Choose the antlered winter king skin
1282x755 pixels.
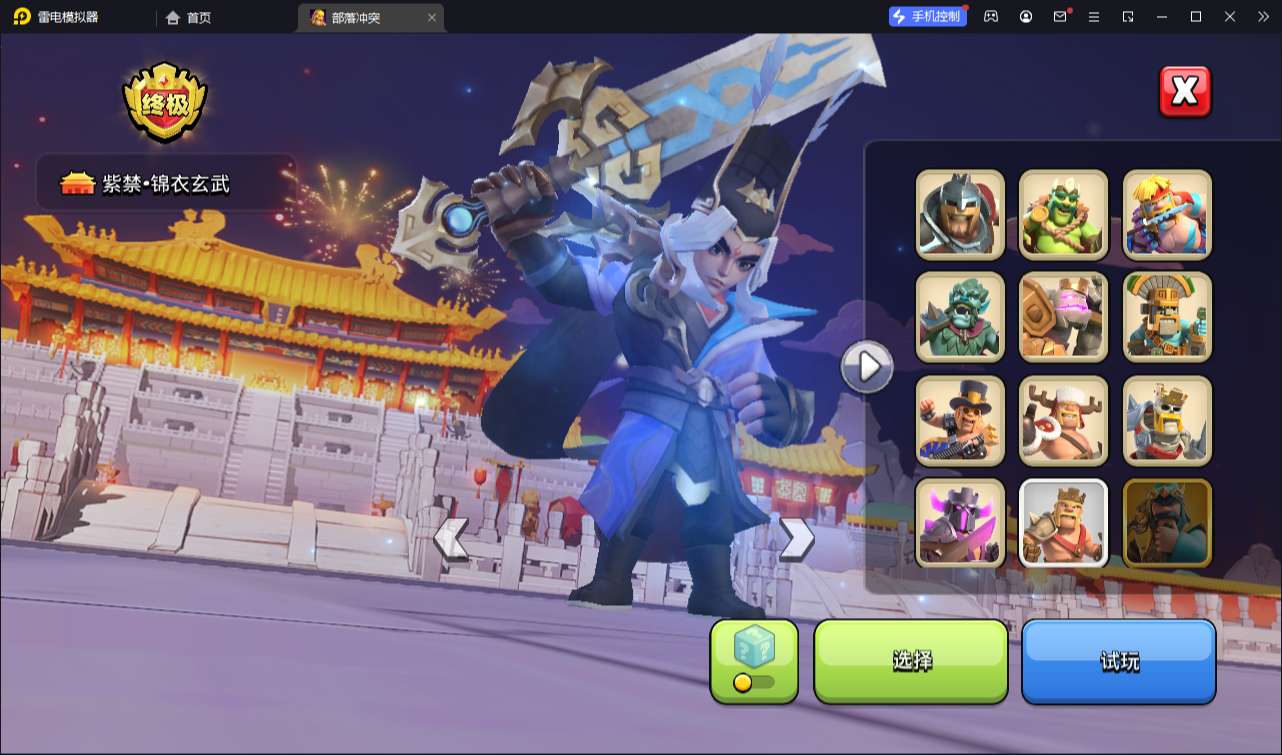tap(1063, 421)
